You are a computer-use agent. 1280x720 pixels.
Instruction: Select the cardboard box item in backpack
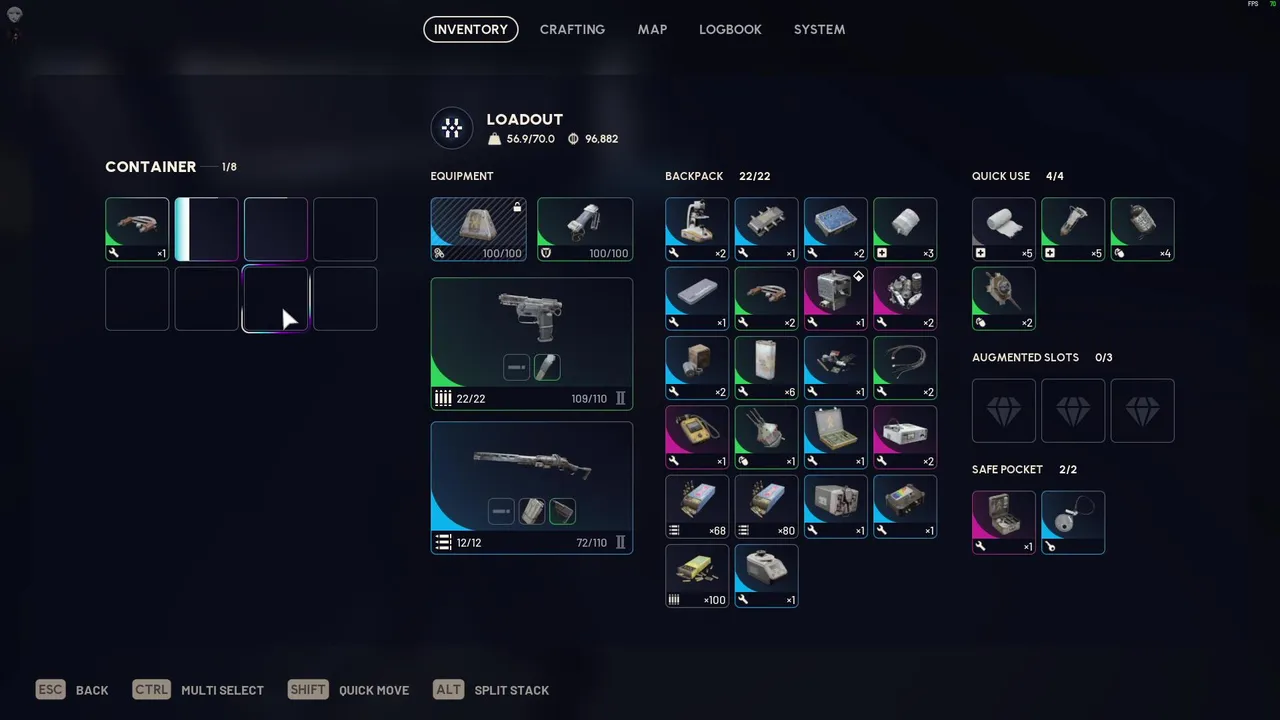[x=697, y=368]
